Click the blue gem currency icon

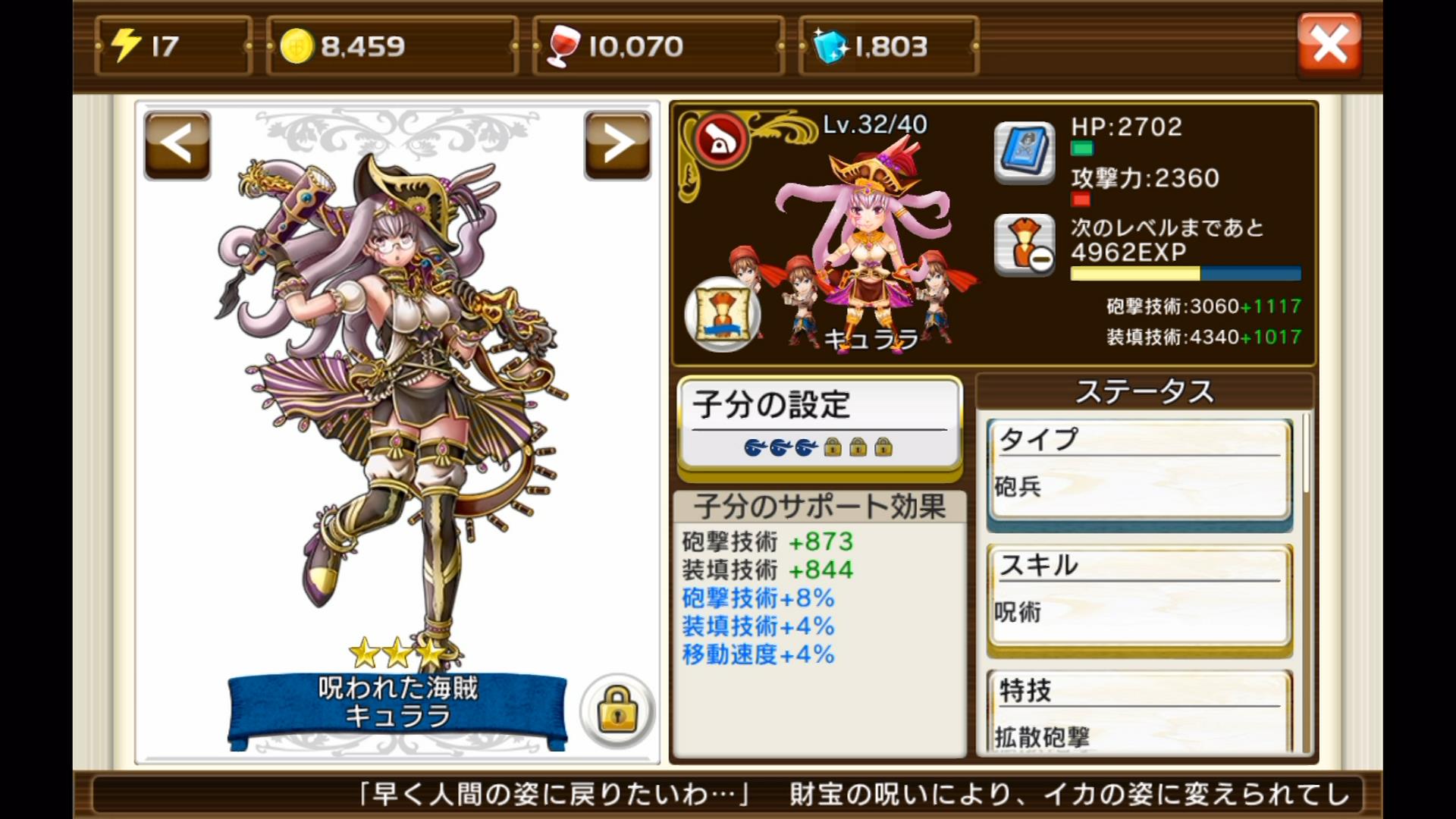[x=830, y=45]
